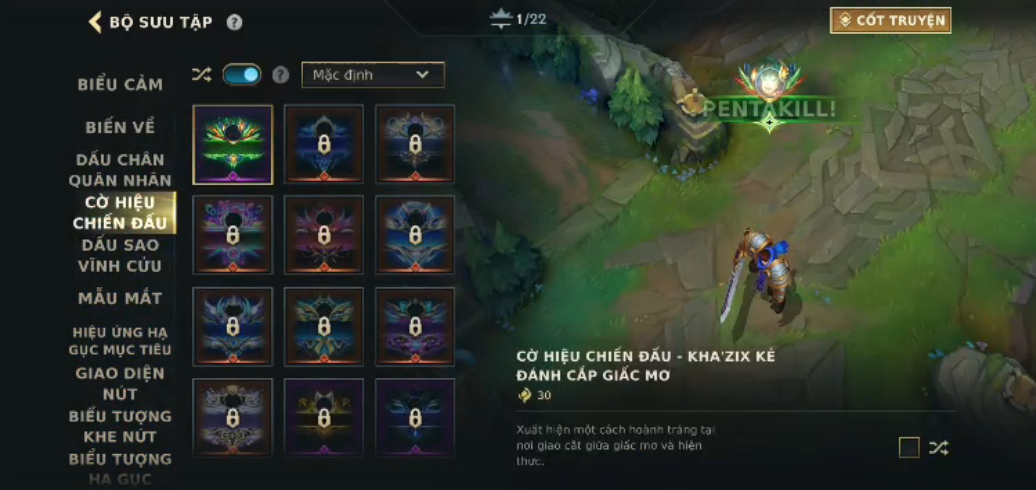Viewport: 1036px width, 490px height.
Task: Select the Cờ Hiệu Chiến Đấu tab
Action: click(x=120, y=212)
